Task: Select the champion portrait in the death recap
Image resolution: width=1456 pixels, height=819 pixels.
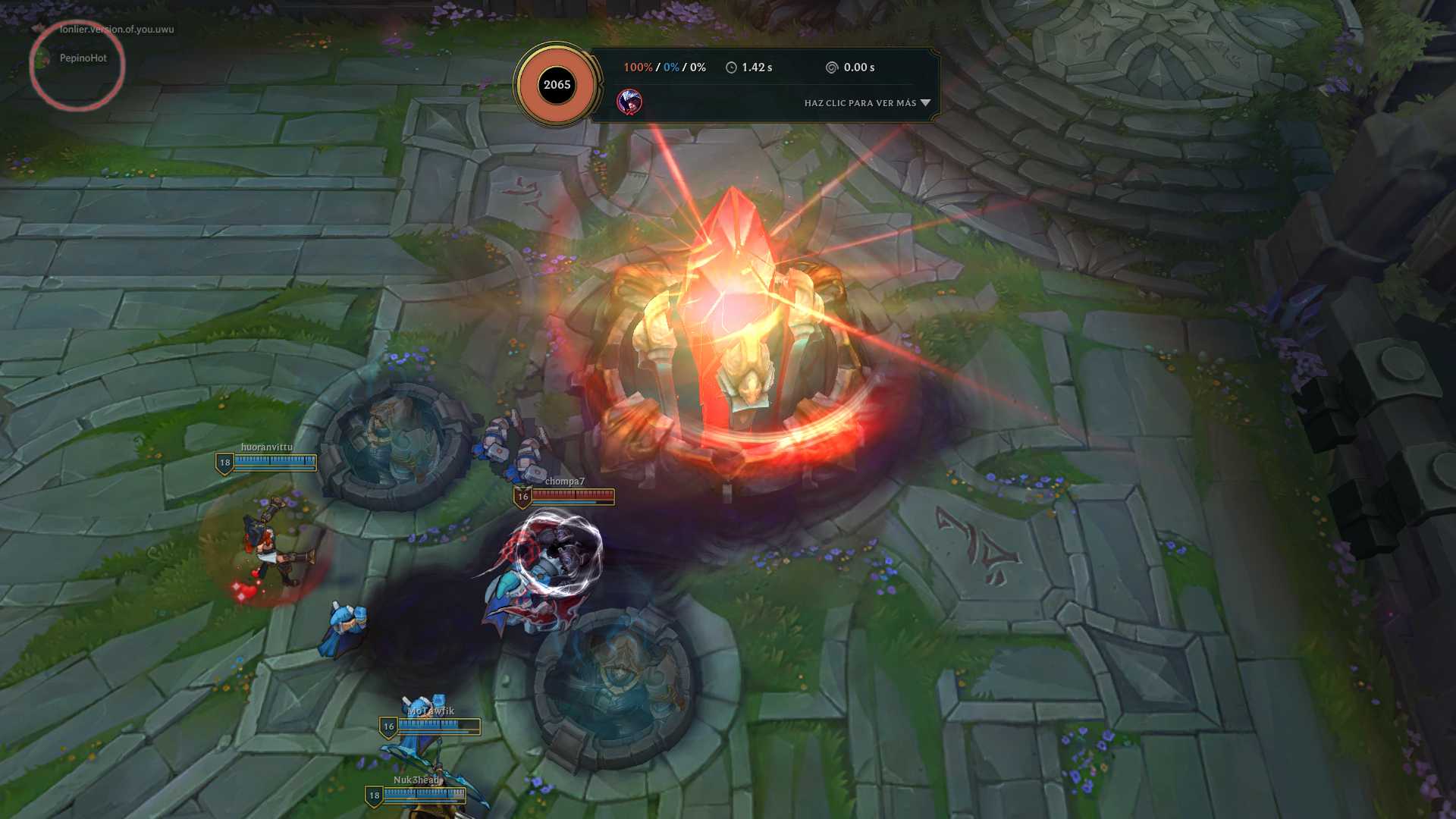Action: click(629, 102)
